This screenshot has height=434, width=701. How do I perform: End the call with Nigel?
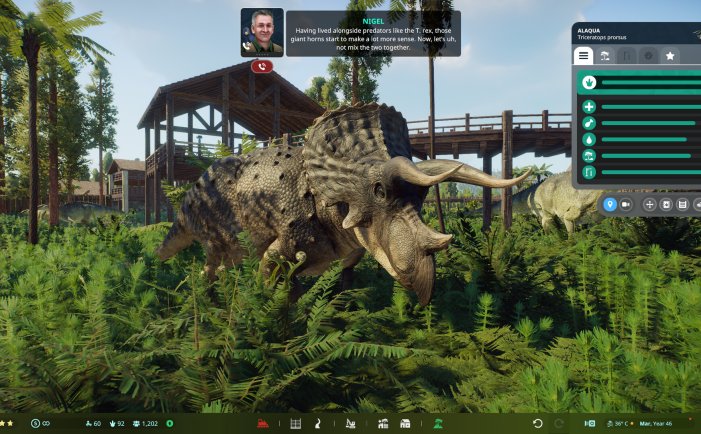(x=262, y=66)
